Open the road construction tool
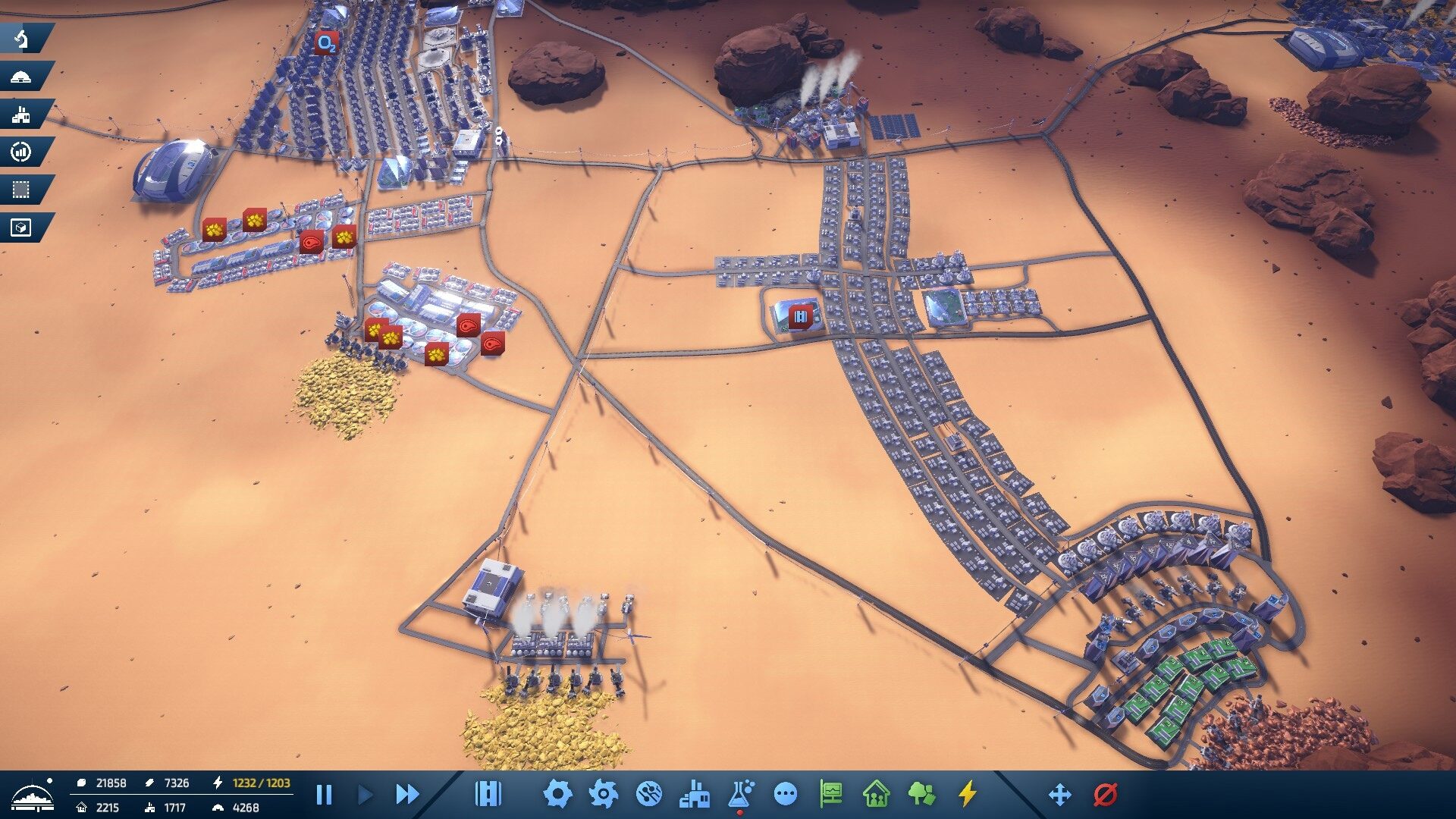The height and width of the screenshot is (819, 1456). point(488,794)
